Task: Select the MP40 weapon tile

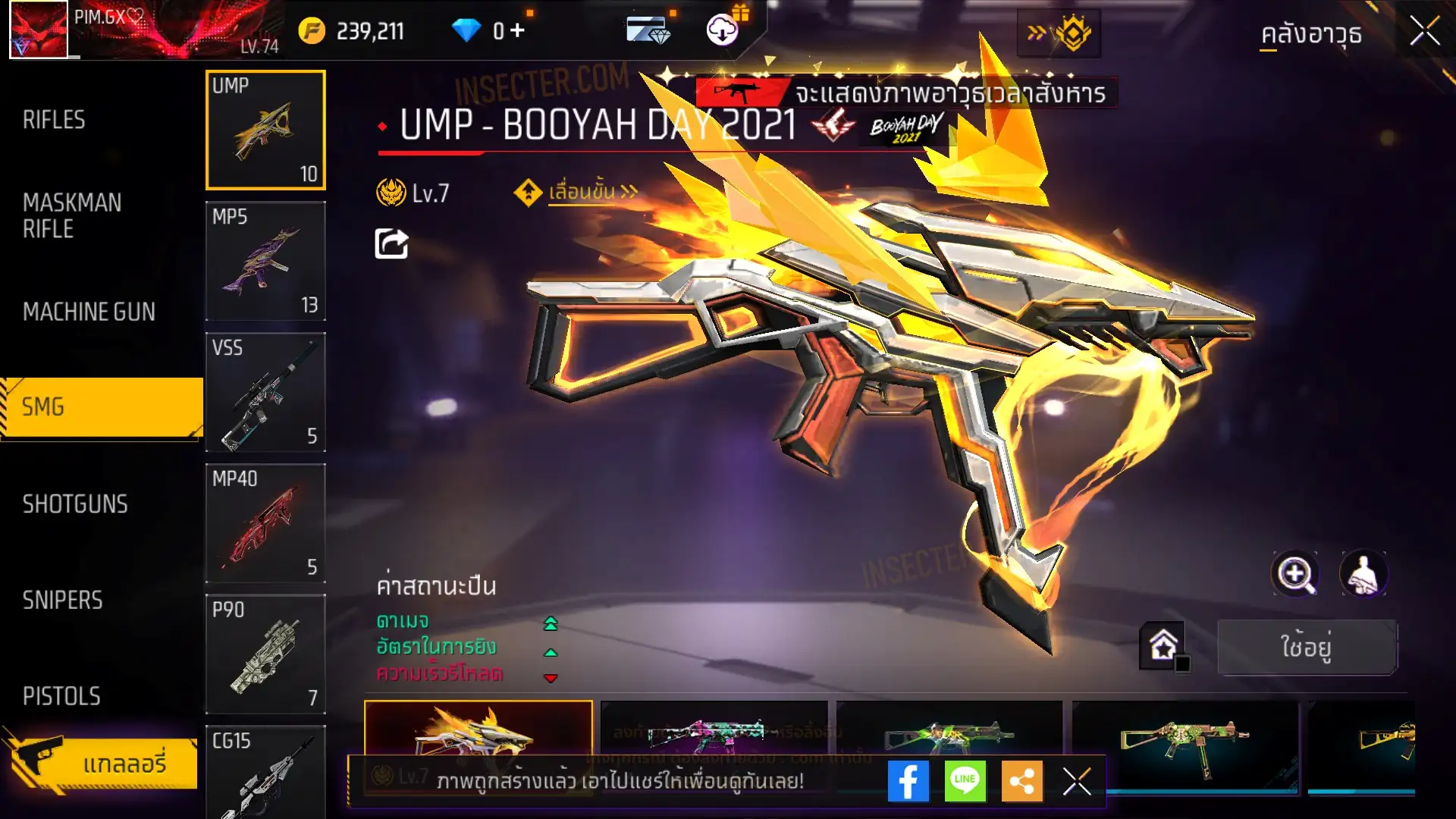Action: tap(265, 523)
